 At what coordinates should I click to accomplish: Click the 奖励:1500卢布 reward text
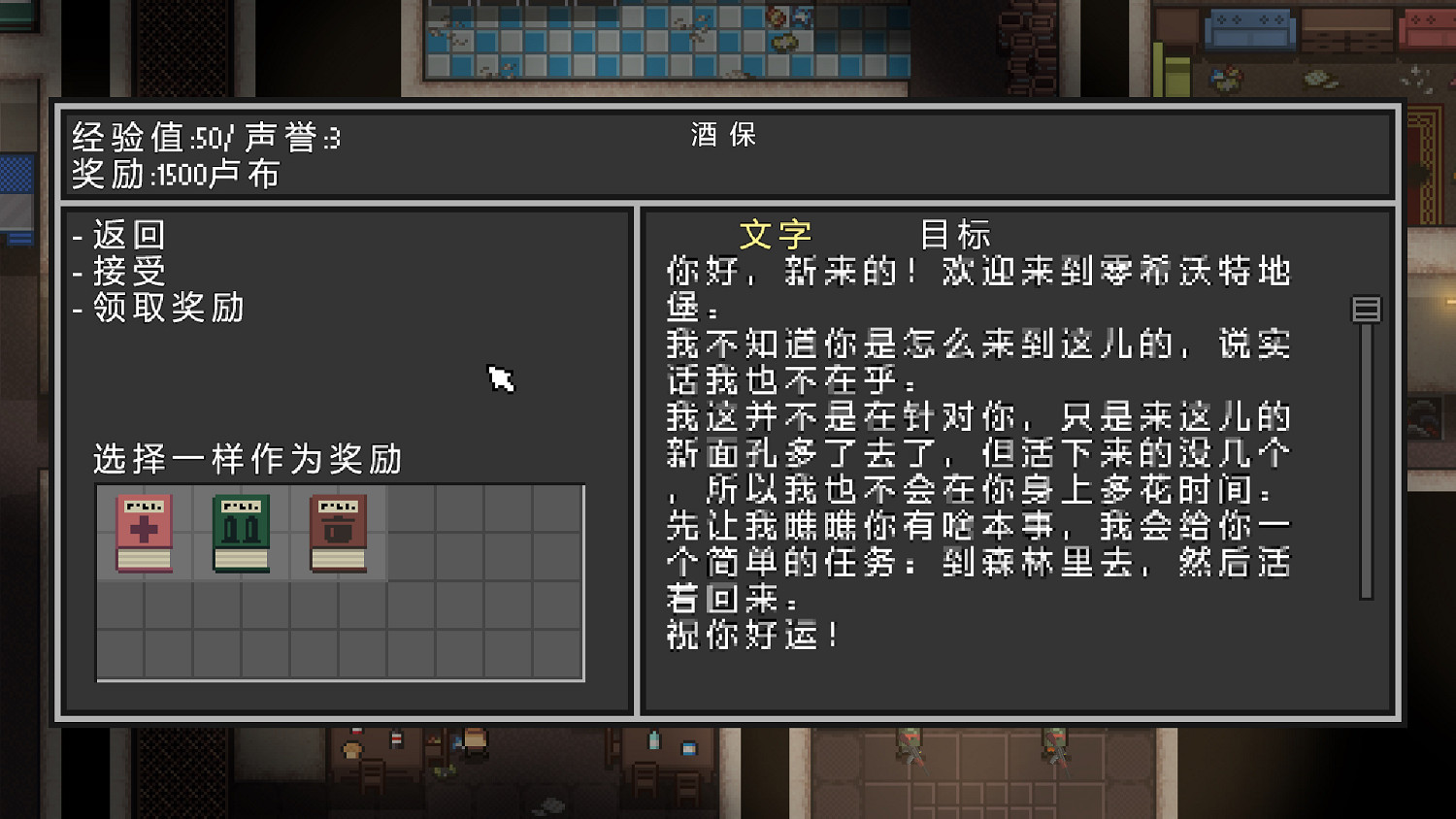(172, 175)
